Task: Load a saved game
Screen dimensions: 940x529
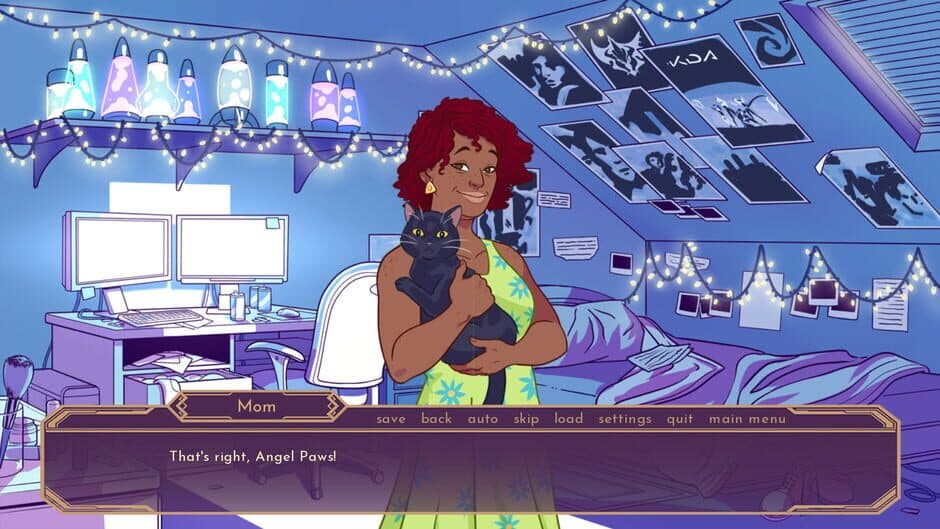Action: point(569,419)
